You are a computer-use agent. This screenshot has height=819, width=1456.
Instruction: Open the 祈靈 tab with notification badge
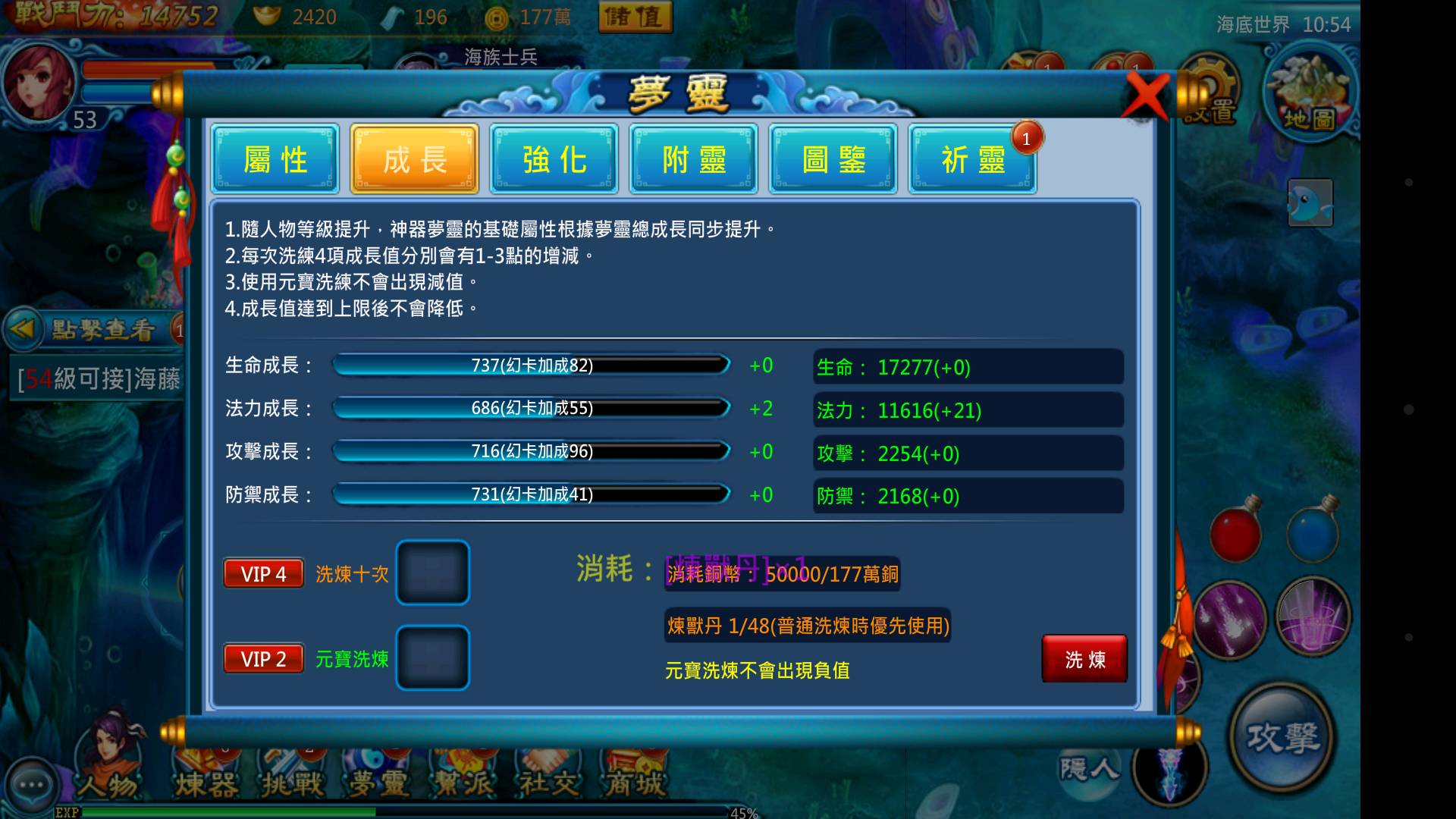pos(972,159)
